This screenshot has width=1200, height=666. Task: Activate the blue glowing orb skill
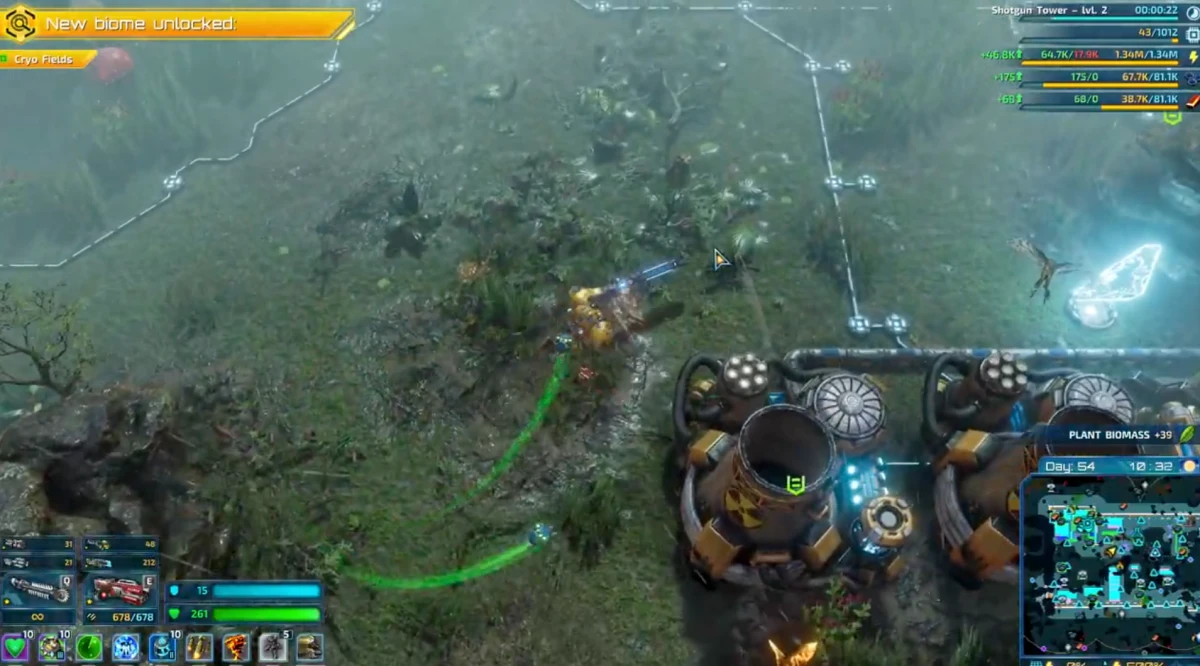(126, 648)
